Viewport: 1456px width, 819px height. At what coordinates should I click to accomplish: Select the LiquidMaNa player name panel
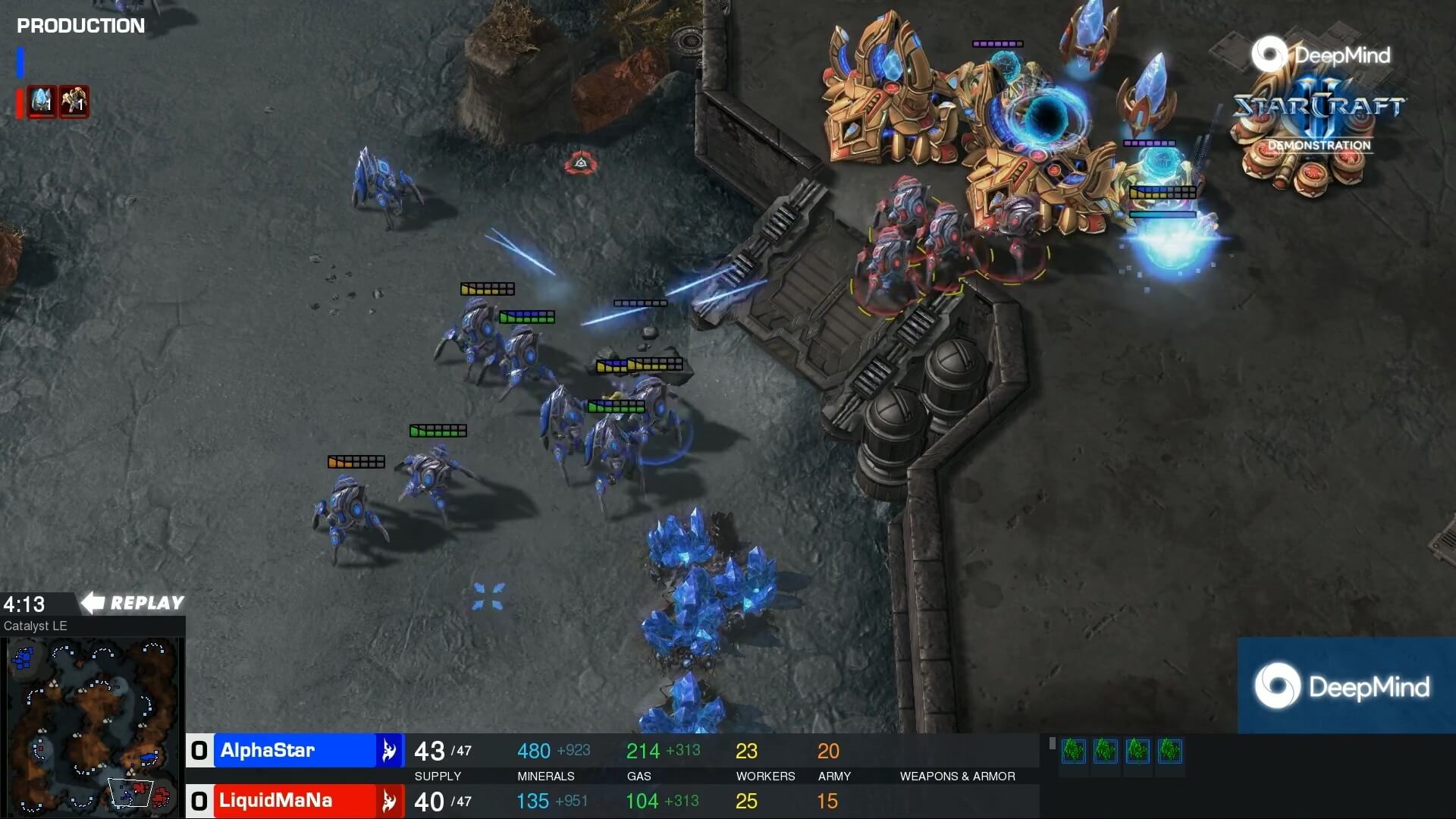296,801
